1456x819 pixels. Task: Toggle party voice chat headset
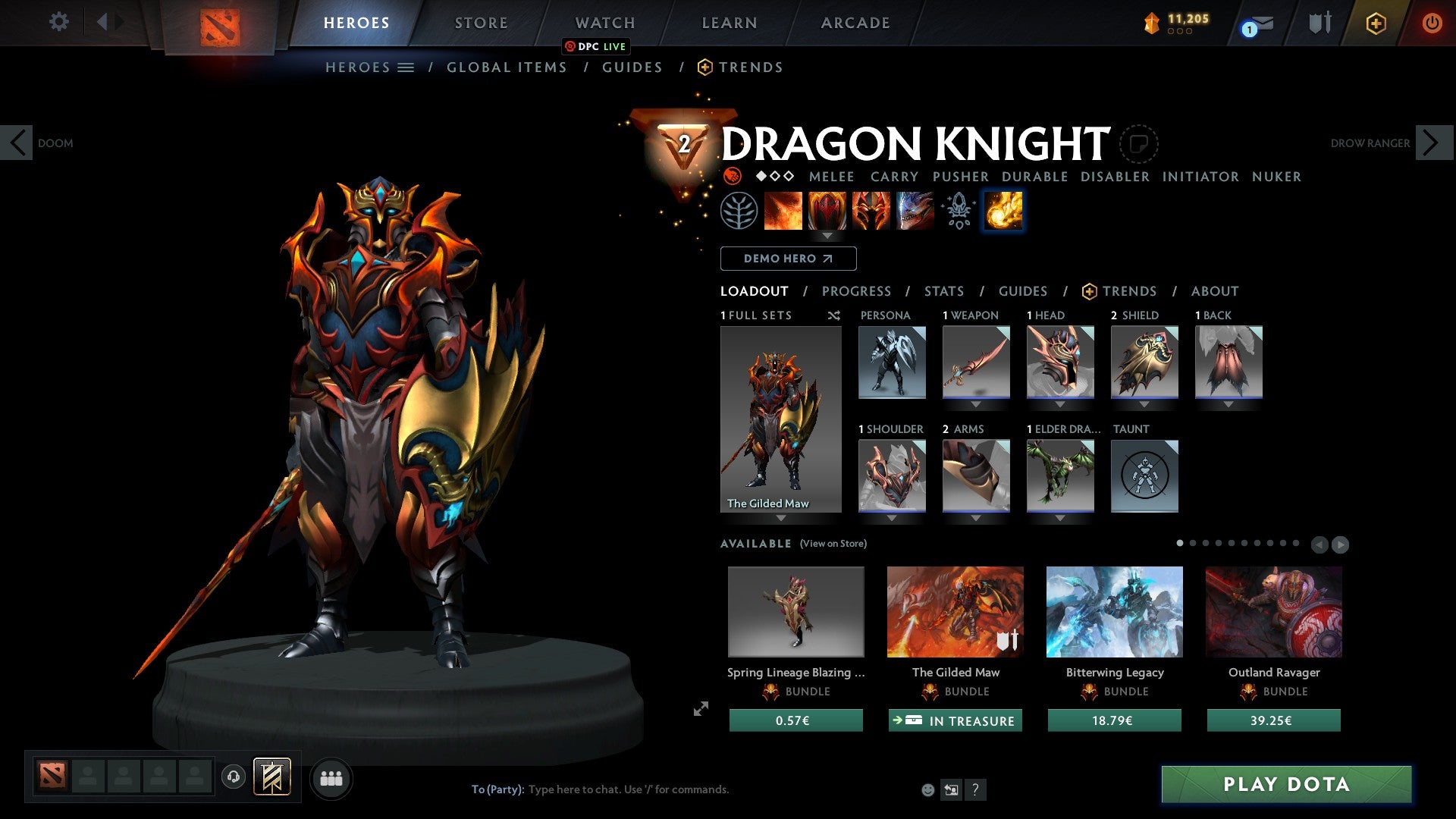click(x=233, y=777)
